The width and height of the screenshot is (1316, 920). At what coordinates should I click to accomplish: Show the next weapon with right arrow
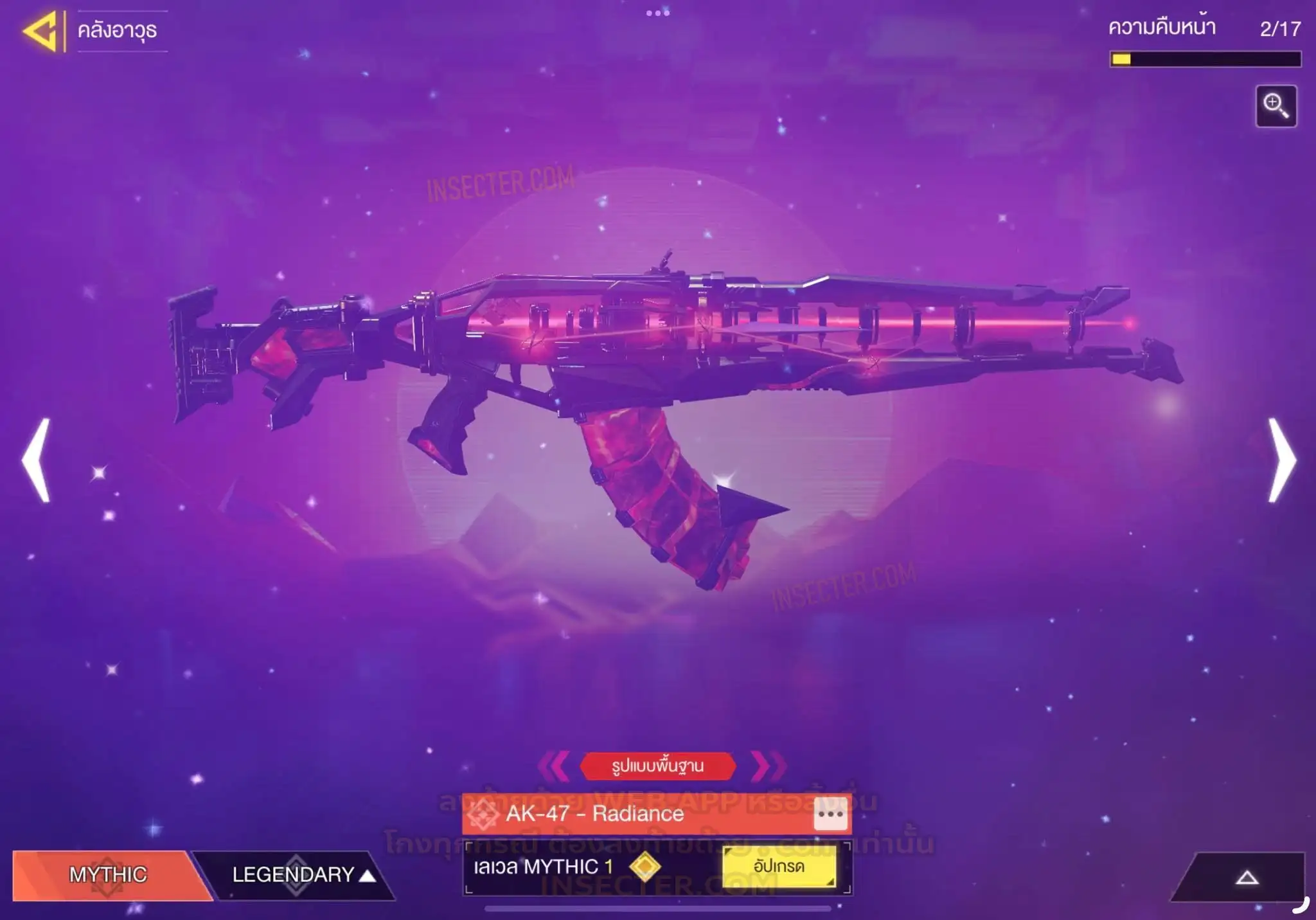click(x=1281, y=460)
